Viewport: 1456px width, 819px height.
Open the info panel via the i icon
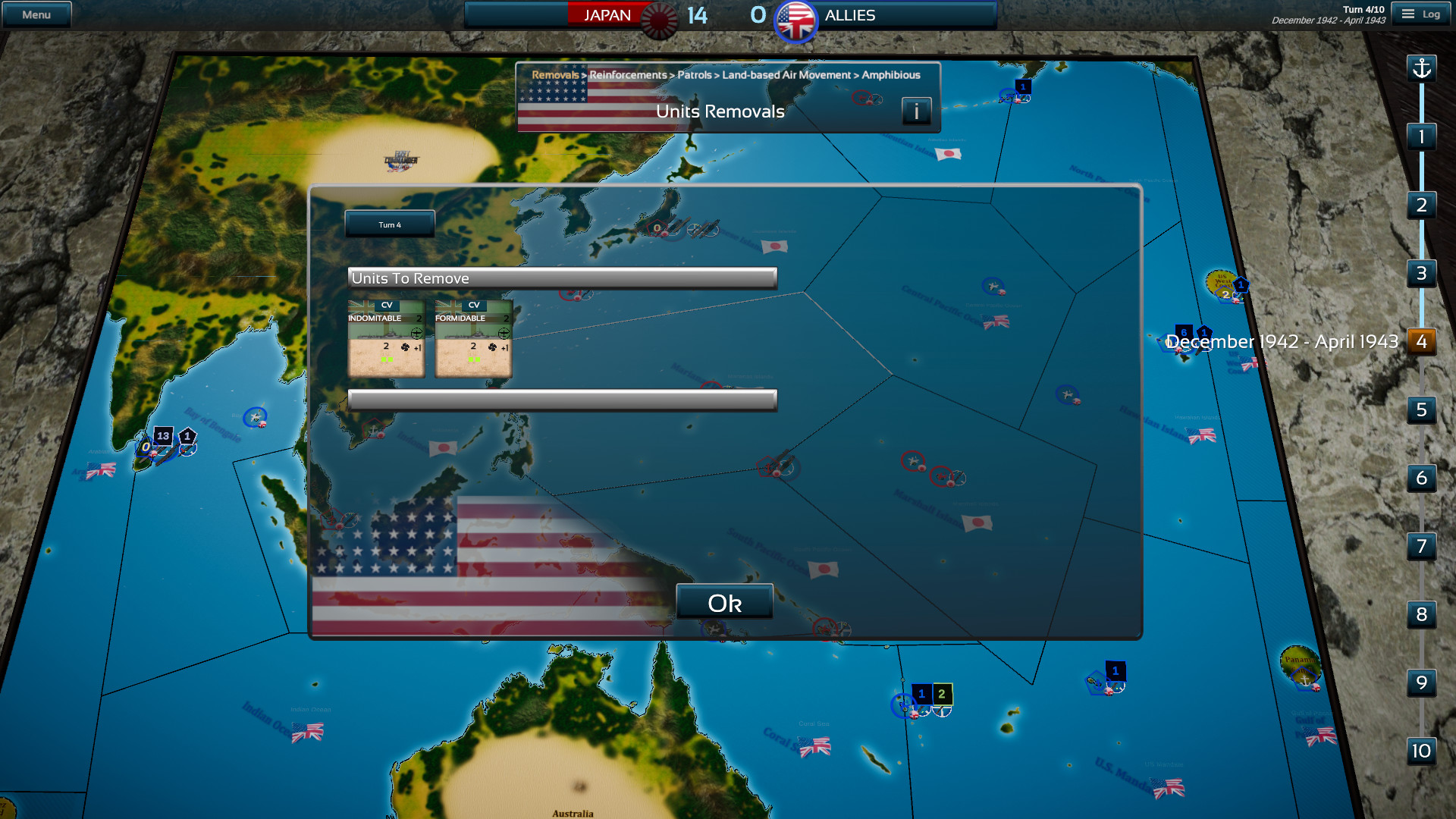point(916,111)
